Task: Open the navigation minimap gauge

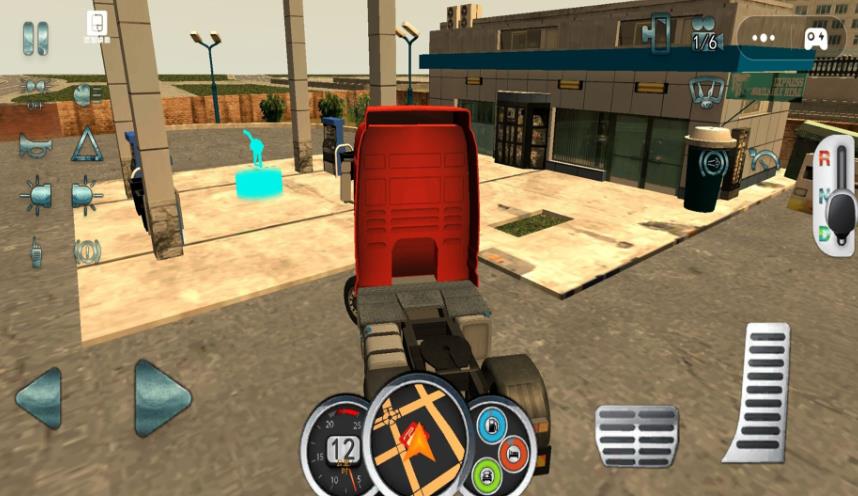Action: pyautogui.click(x=418, y=434)
